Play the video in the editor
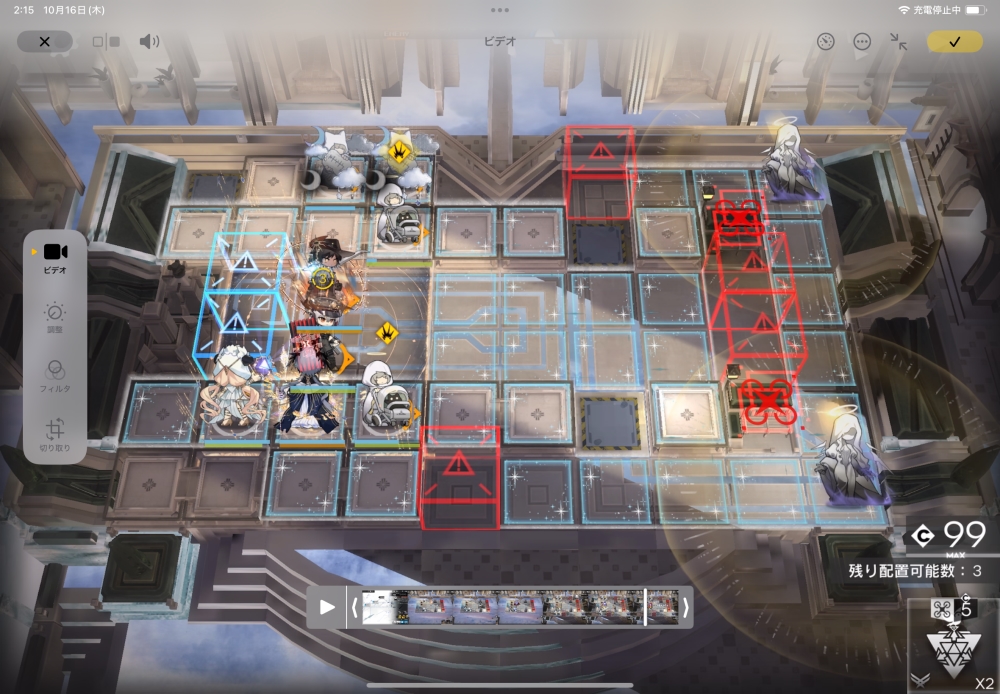Screen dimensions: 1000x694 (x=327, y=607)
